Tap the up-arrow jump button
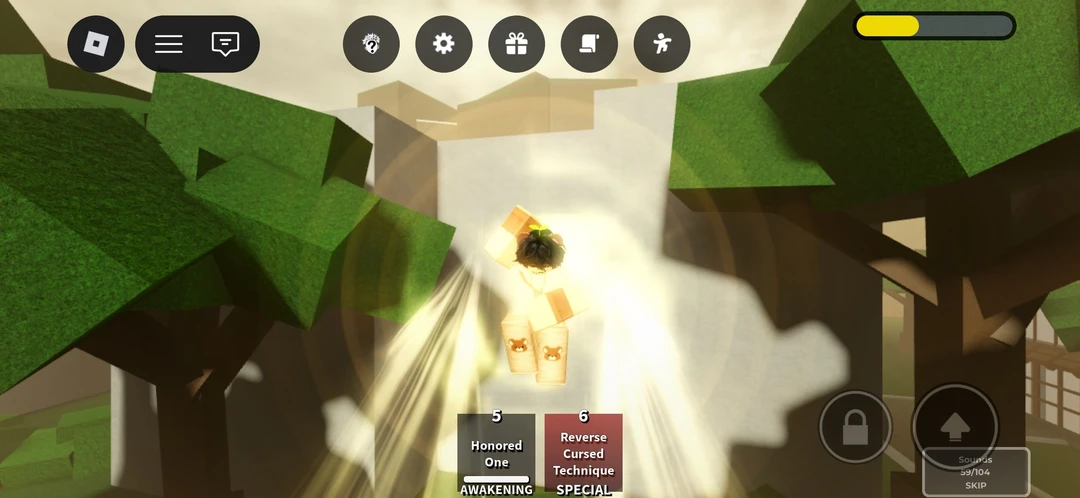The height and width of the screenshot is (498, 1080). click(x=955, y=426)
